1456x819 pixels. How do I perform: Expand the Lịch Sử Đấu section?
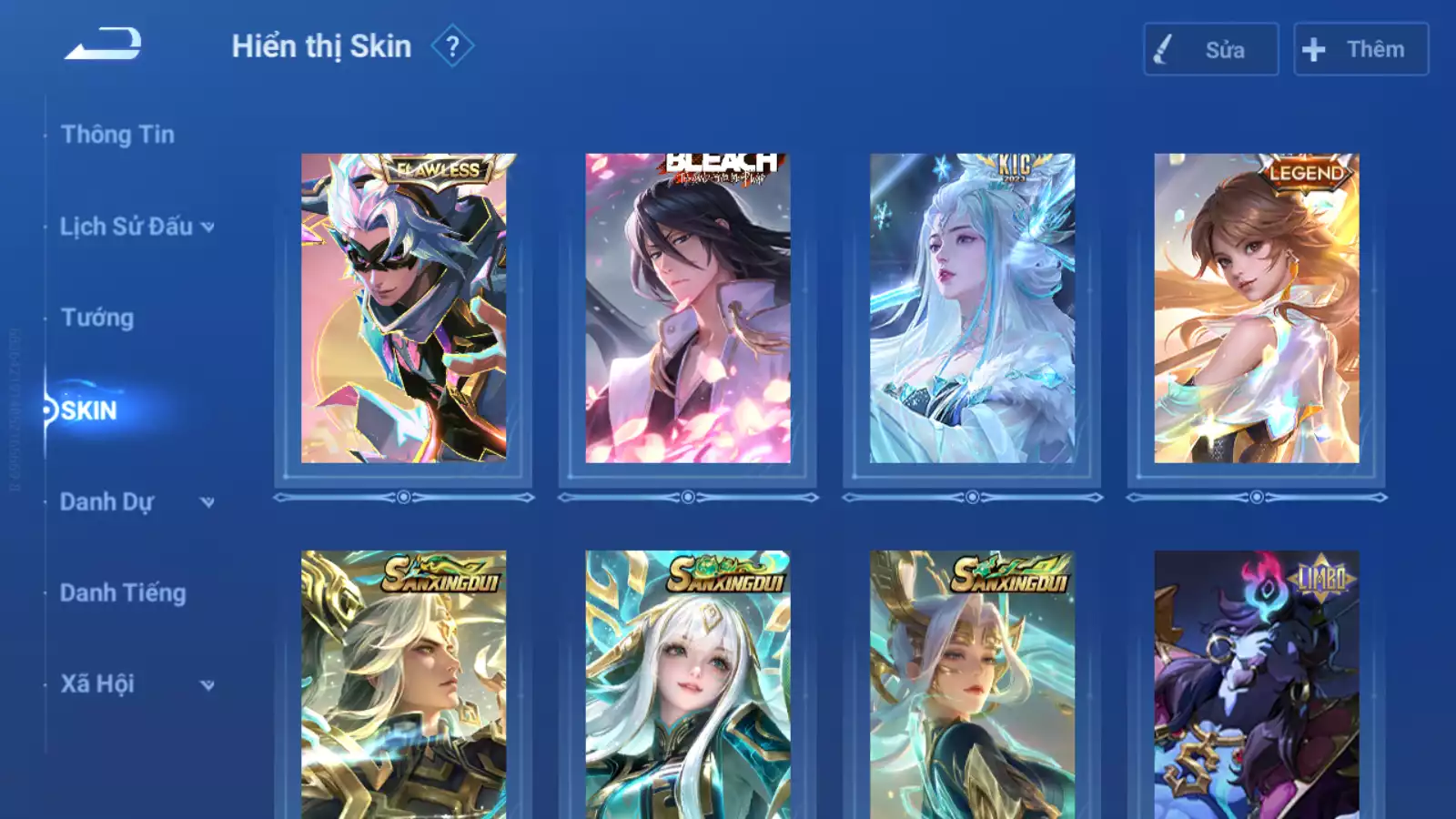tap(136, 227)
